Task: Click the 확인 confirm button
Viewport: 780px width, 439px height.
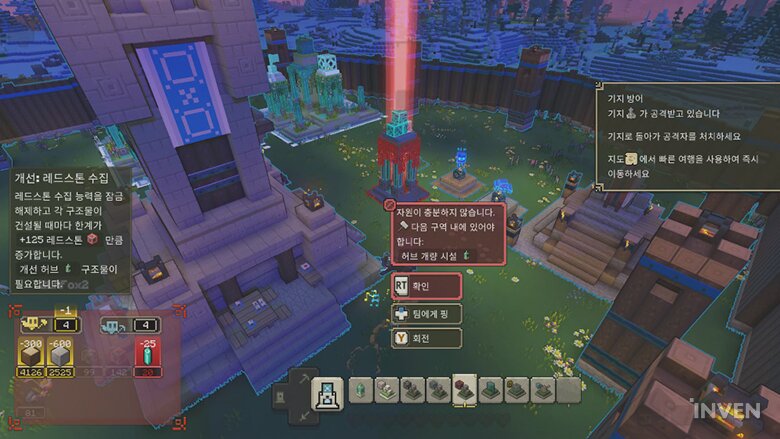Action: pyautogui.click(x=427, y=285)
